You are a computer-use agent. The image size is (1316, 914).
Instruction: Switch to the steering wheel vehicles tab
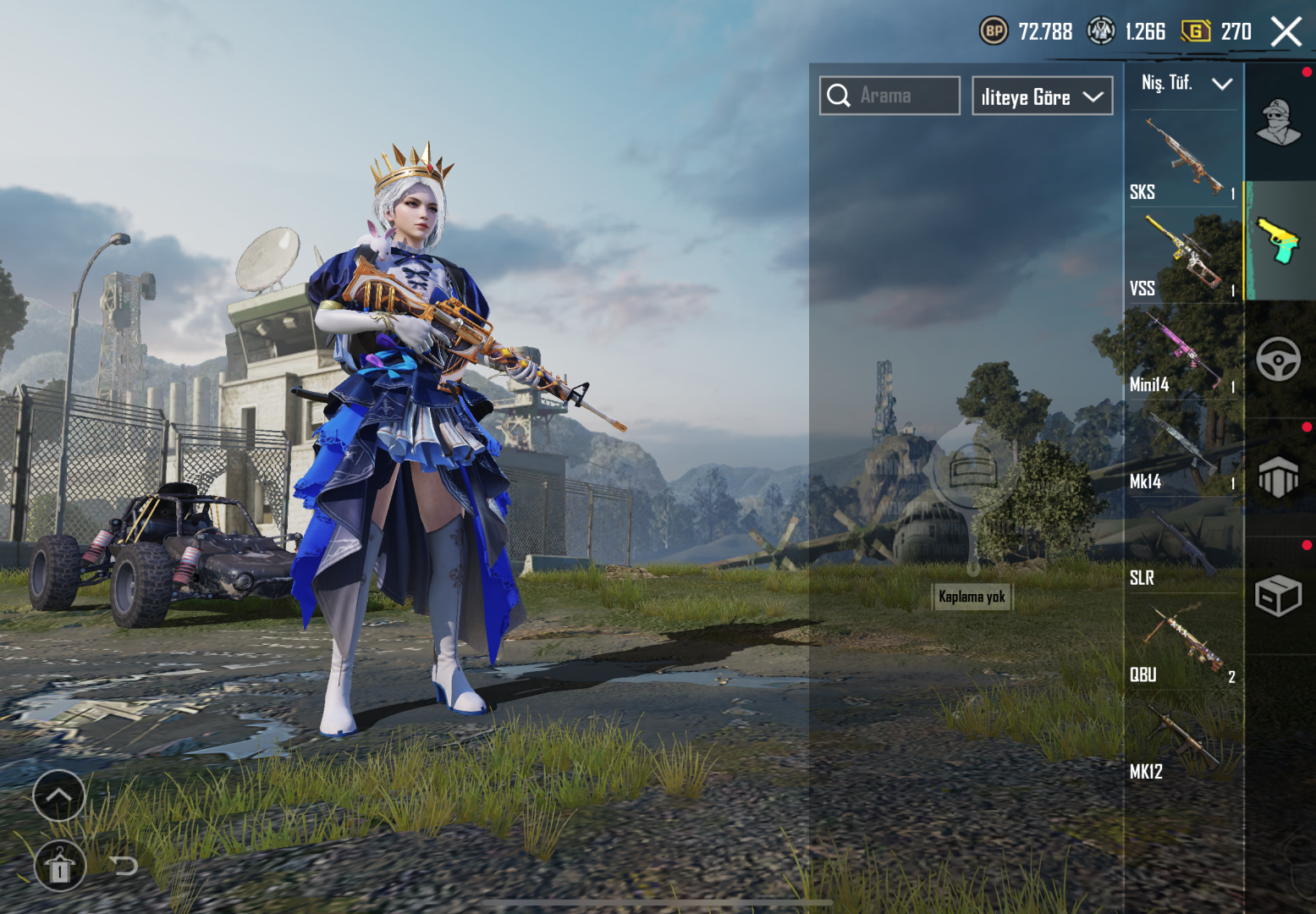(1279, 359)
